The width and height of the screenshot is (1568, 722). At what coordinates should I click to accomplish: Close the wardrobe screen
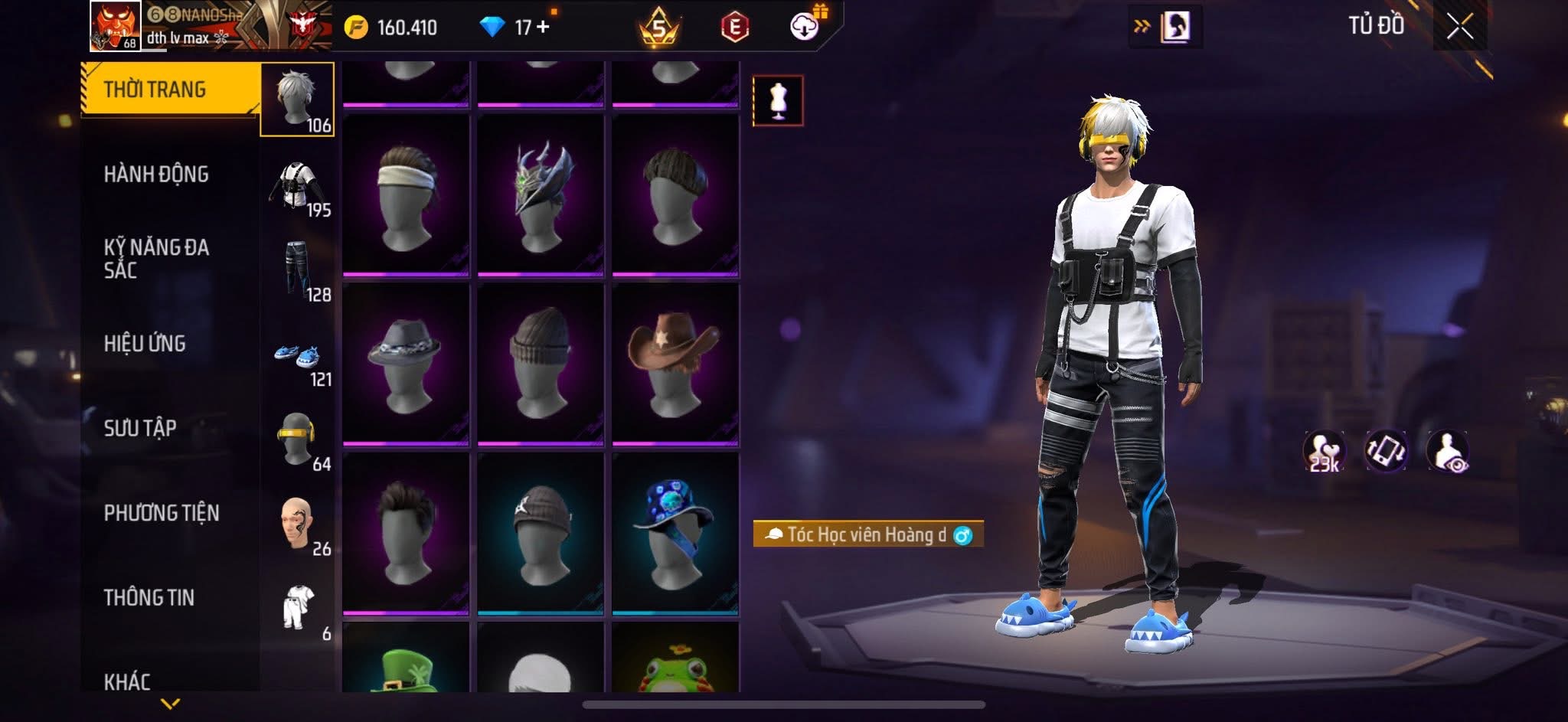(x=1459, y=28)
